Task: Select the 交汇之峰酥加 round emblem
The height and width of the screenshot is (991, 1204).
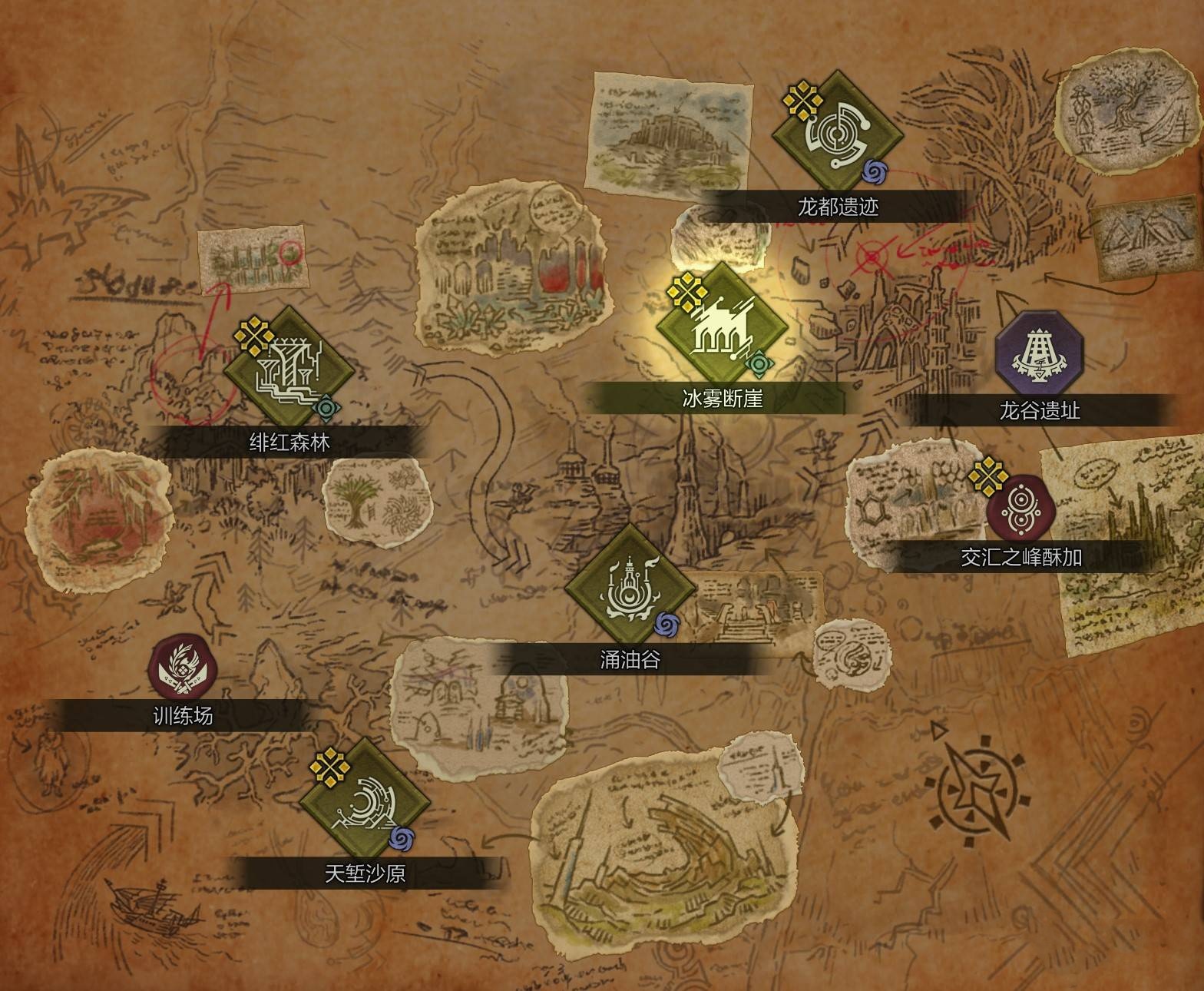Action: tap(1020, 506)
